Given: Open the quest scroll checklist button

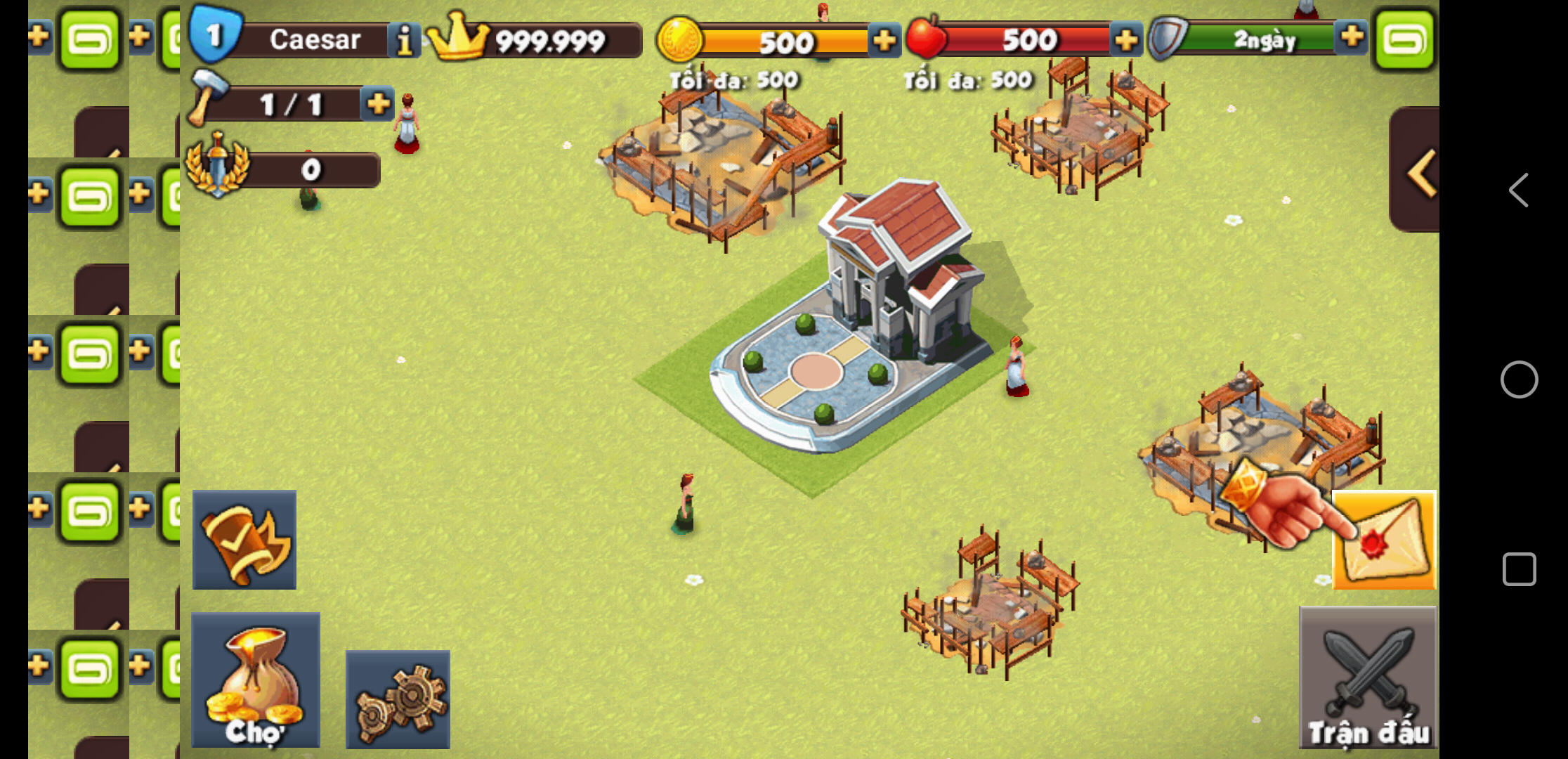Looking at the screenshot, I should pos(244,540).
